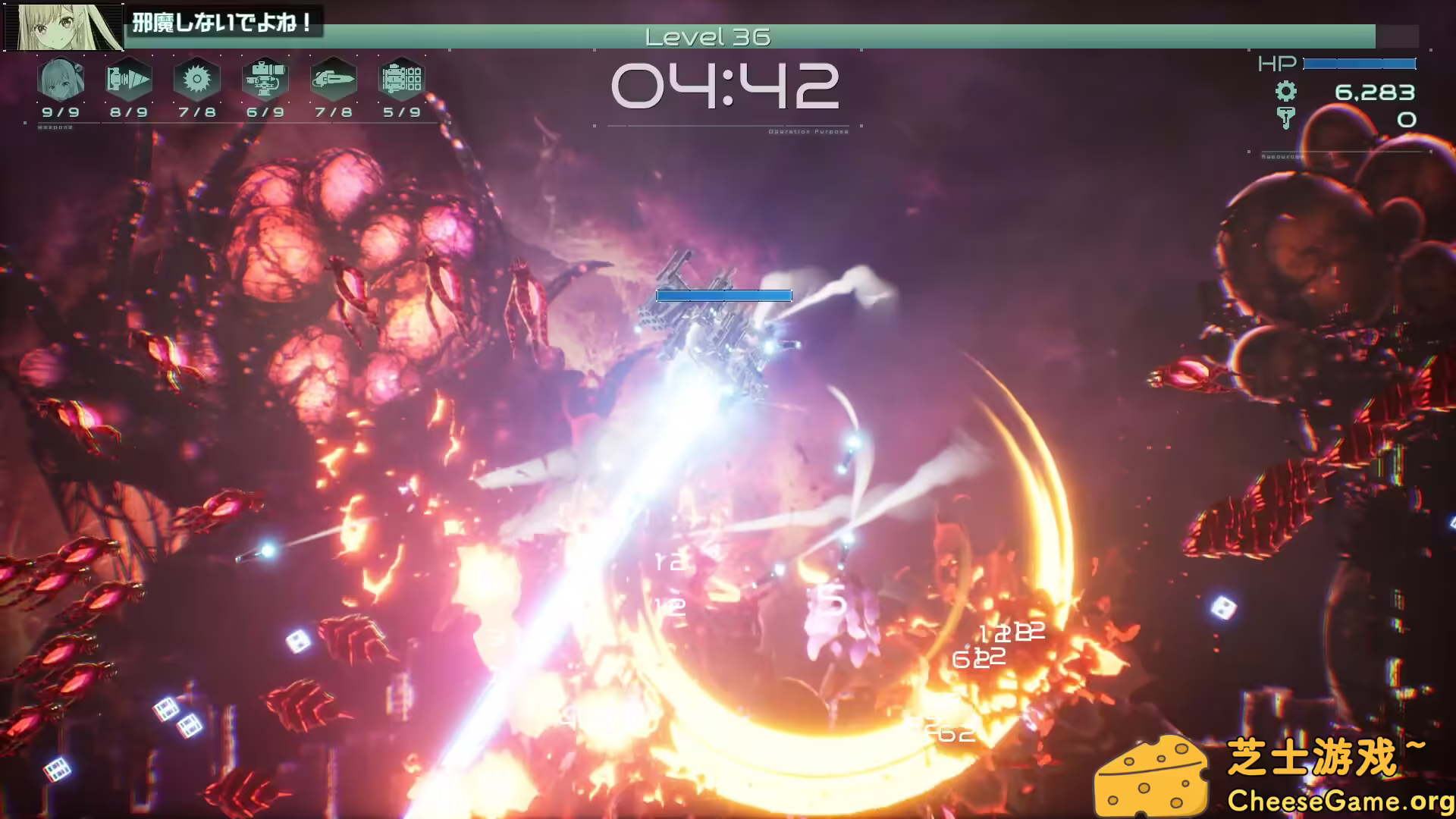Image resolution: width=1456 pixels, height=819 pixels.
Task: Click the blue health bar above the player ship
Action: pyautogui.click(x=723, y=296)
